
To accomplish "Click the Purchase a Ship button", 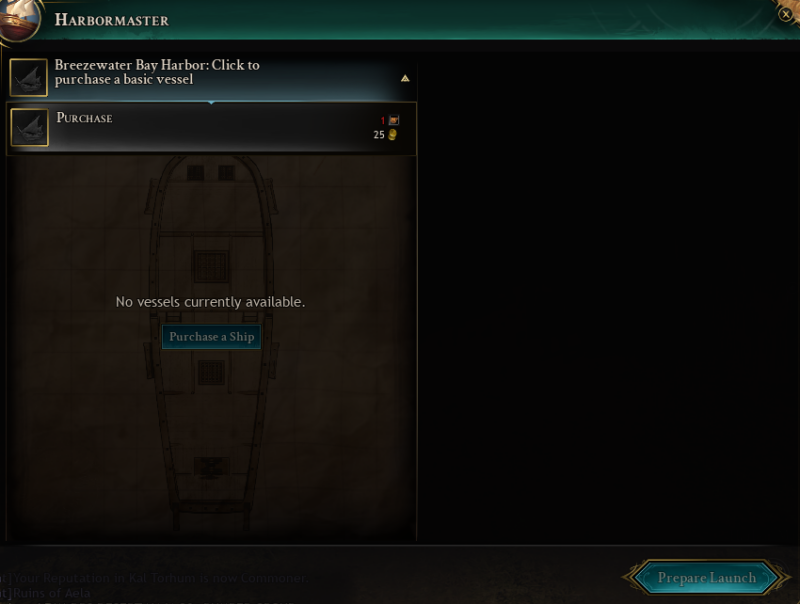I will coord(211,337).
